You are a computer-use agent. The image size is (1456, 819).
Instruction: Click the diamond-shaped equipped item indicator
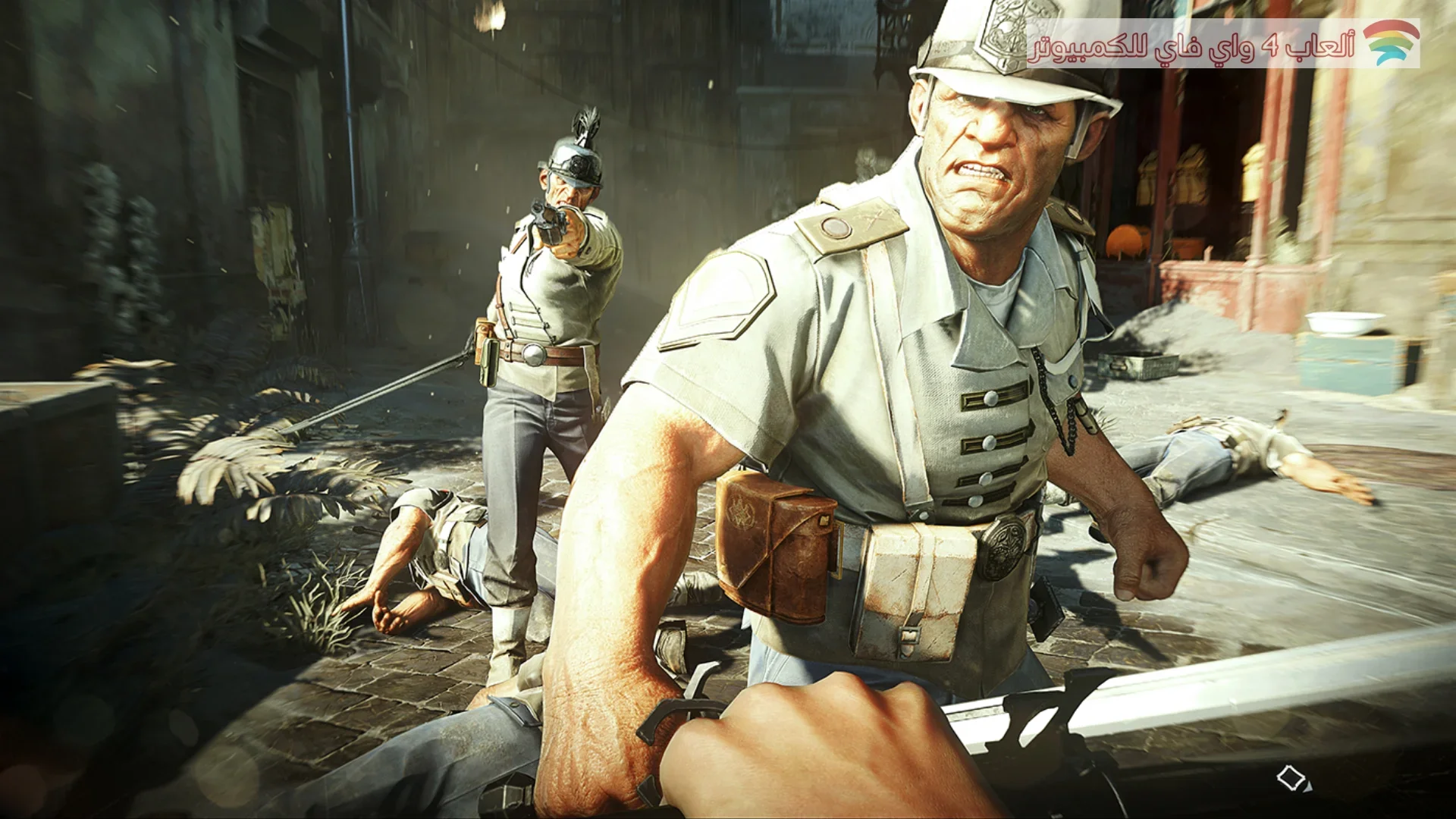(x=1291, y=778)
